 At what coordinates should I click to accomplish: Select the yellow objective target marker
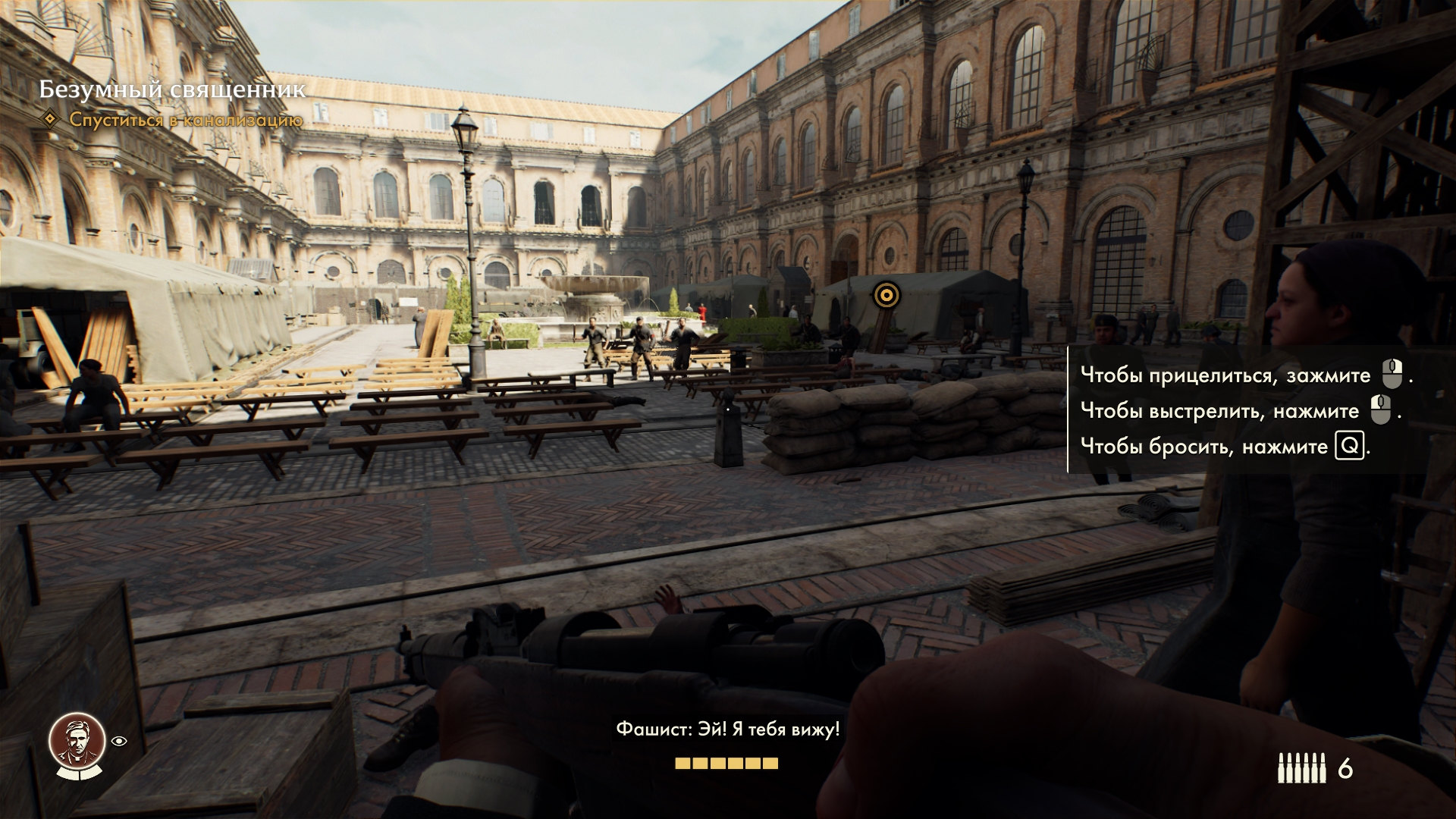pyautogui.click(x=884, y=294)
